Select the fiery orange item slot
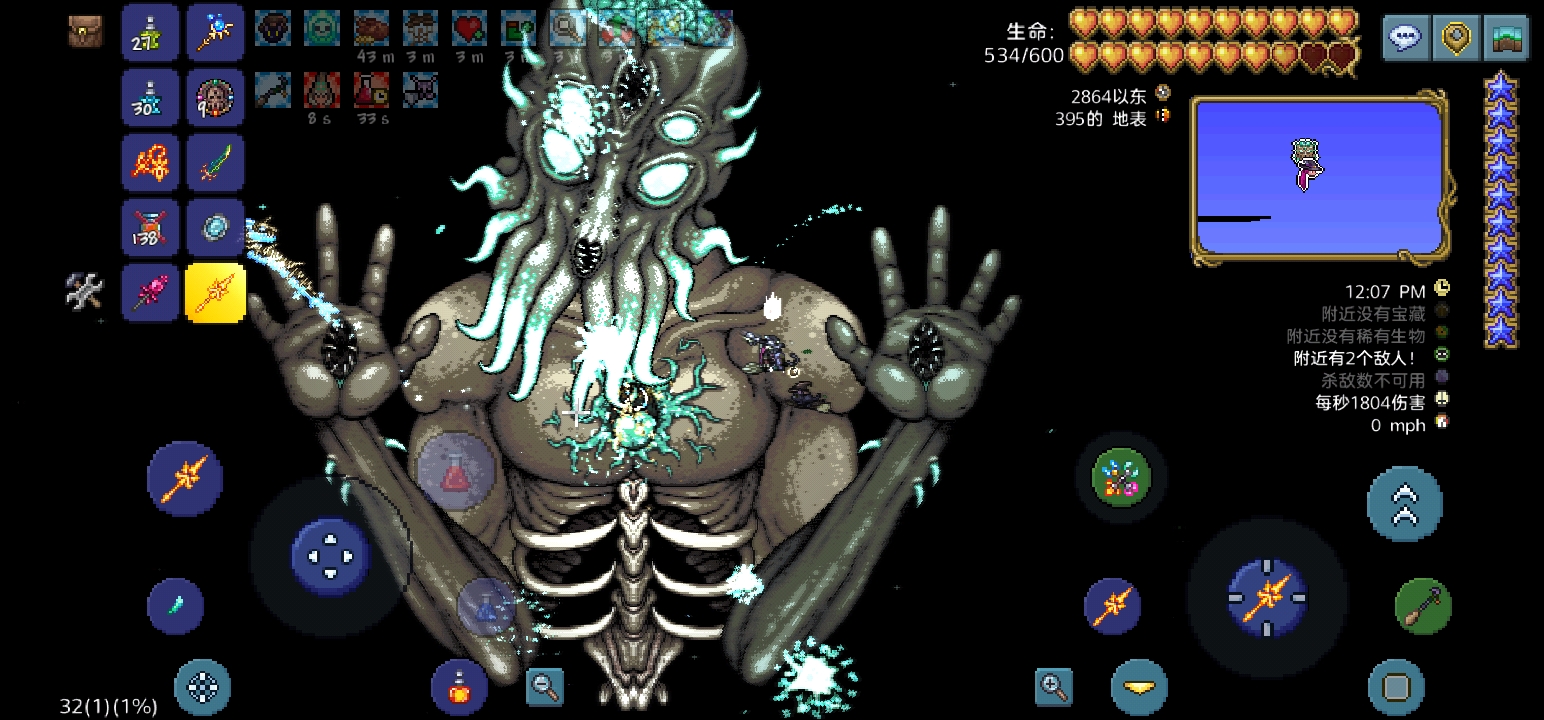Viewport: 1544px width, 720px height. [151, 162]
